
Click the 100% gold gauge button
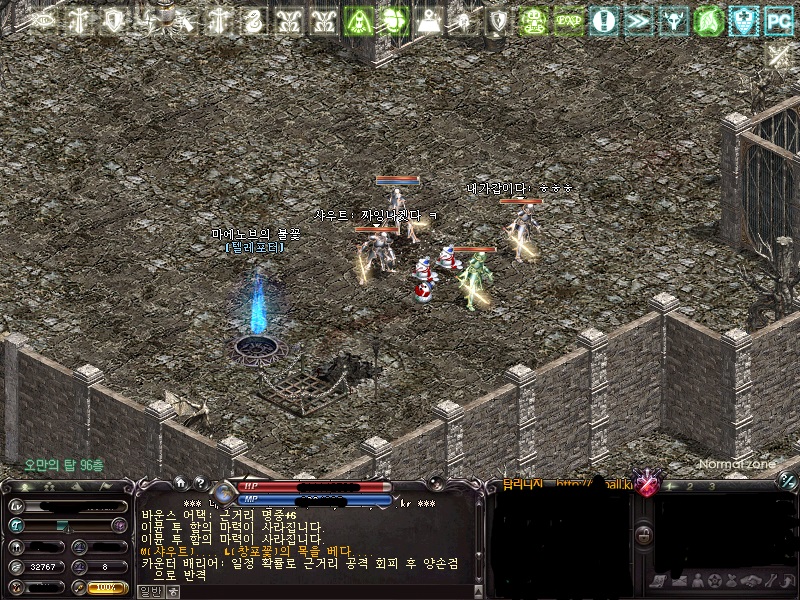107,588
